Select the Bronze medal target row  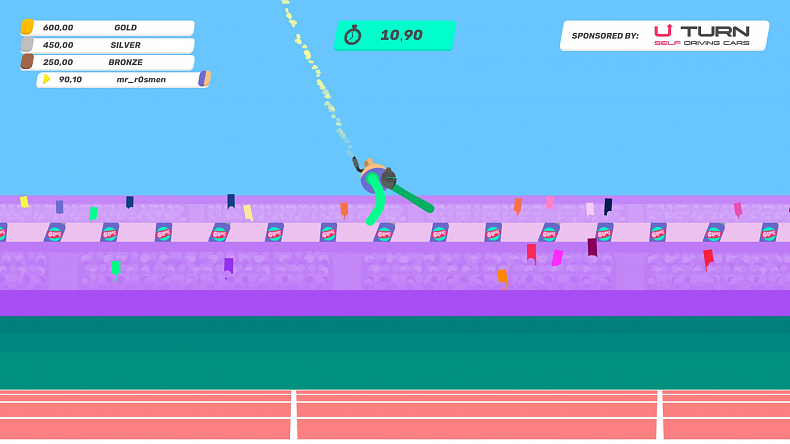[107, 62]
